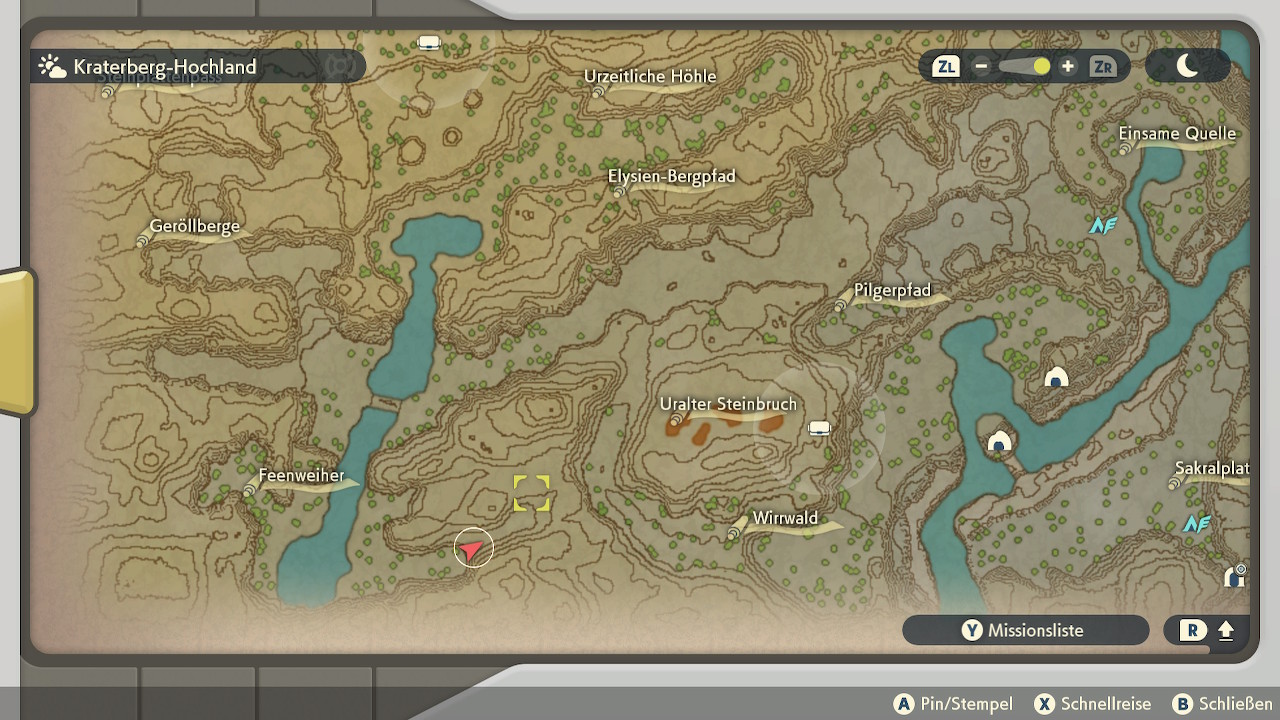Click the yellow bracket map cursor
This screenshot has width=1280, height=720.
coord(531,493)
